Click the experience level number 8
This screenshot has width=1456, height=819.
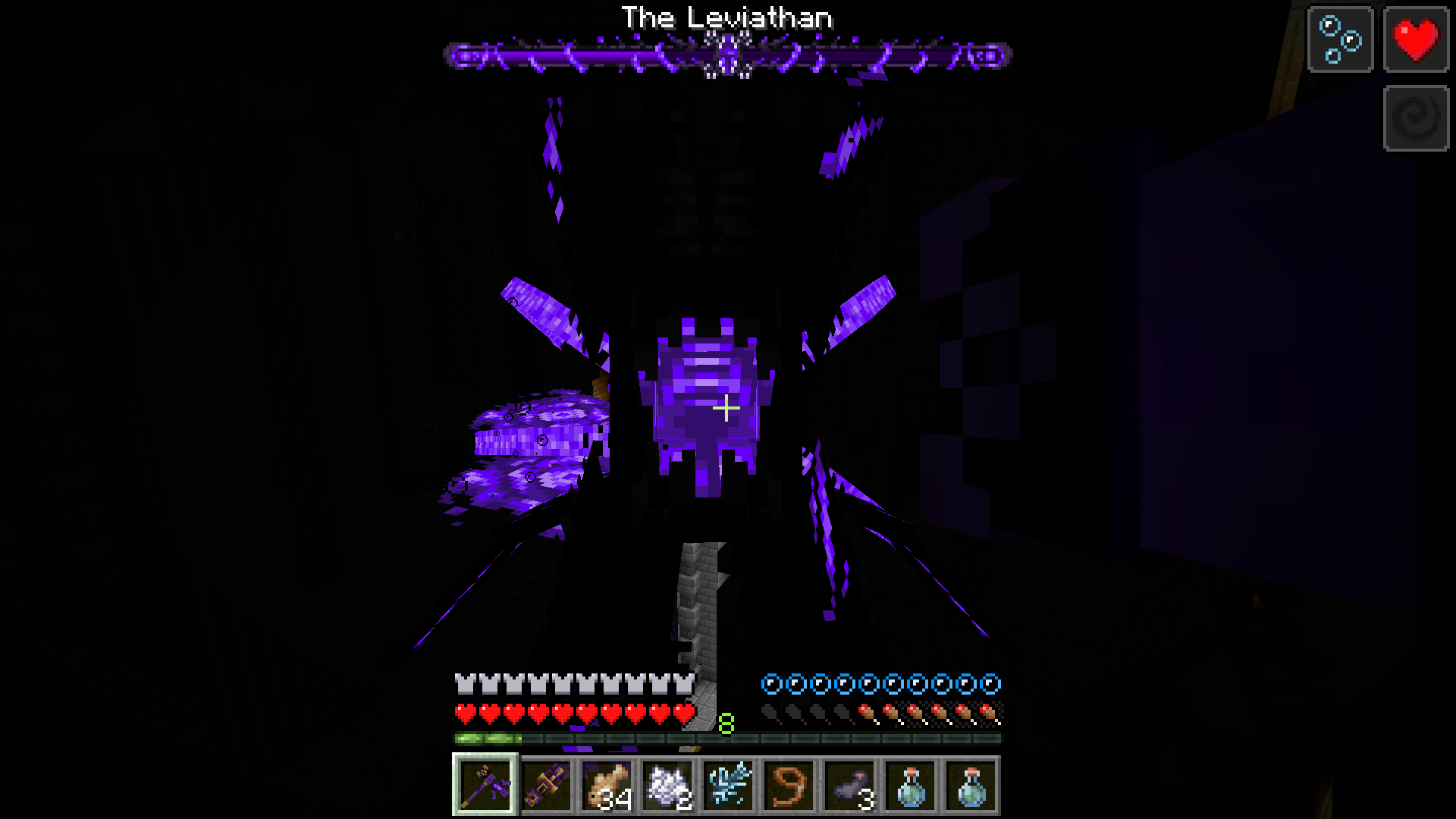coord(726,724)
